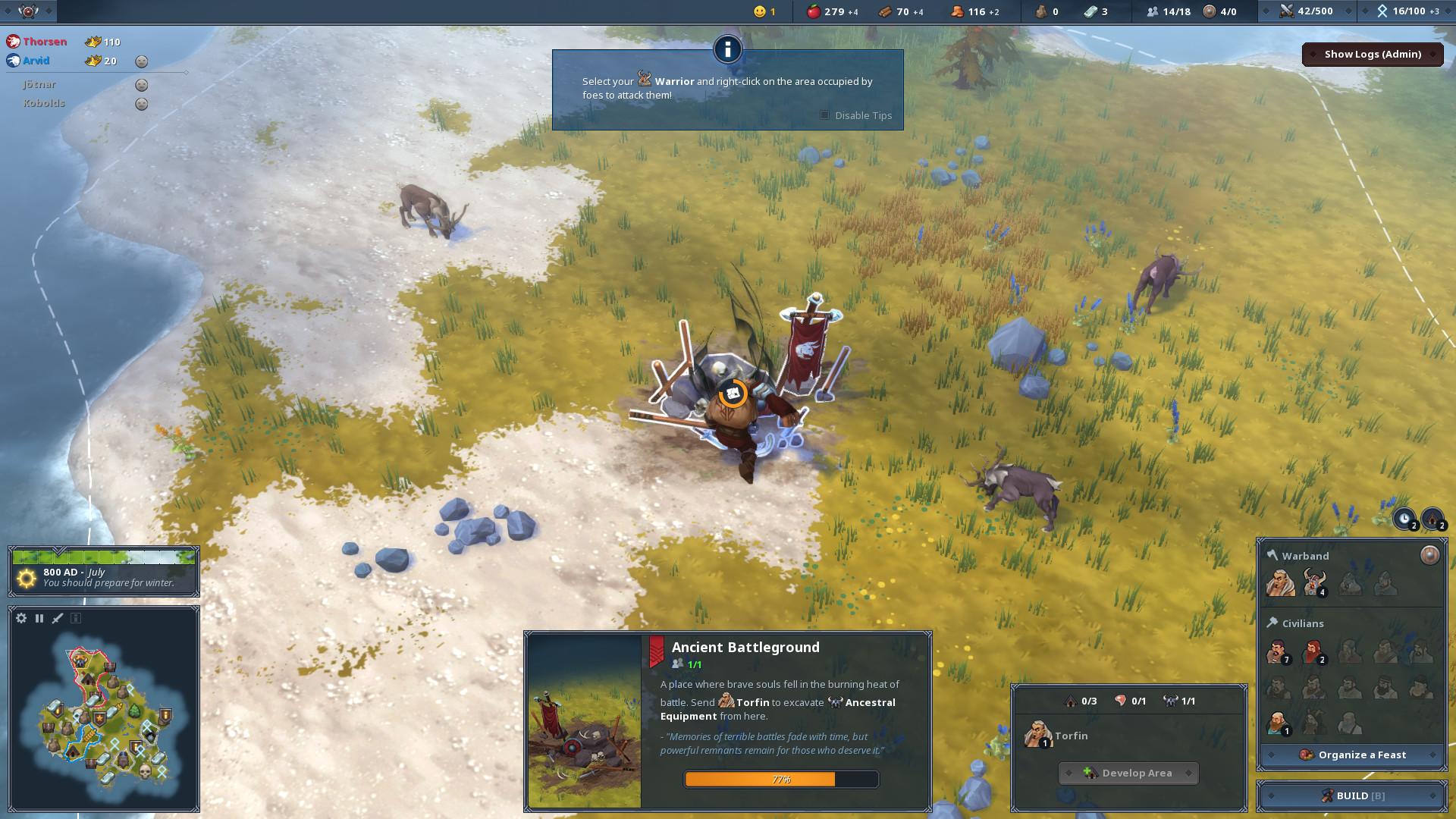Click the stone resource icon
Image resolution: width=1456 pixels, height=819 pixels.
pos(1040,11)
